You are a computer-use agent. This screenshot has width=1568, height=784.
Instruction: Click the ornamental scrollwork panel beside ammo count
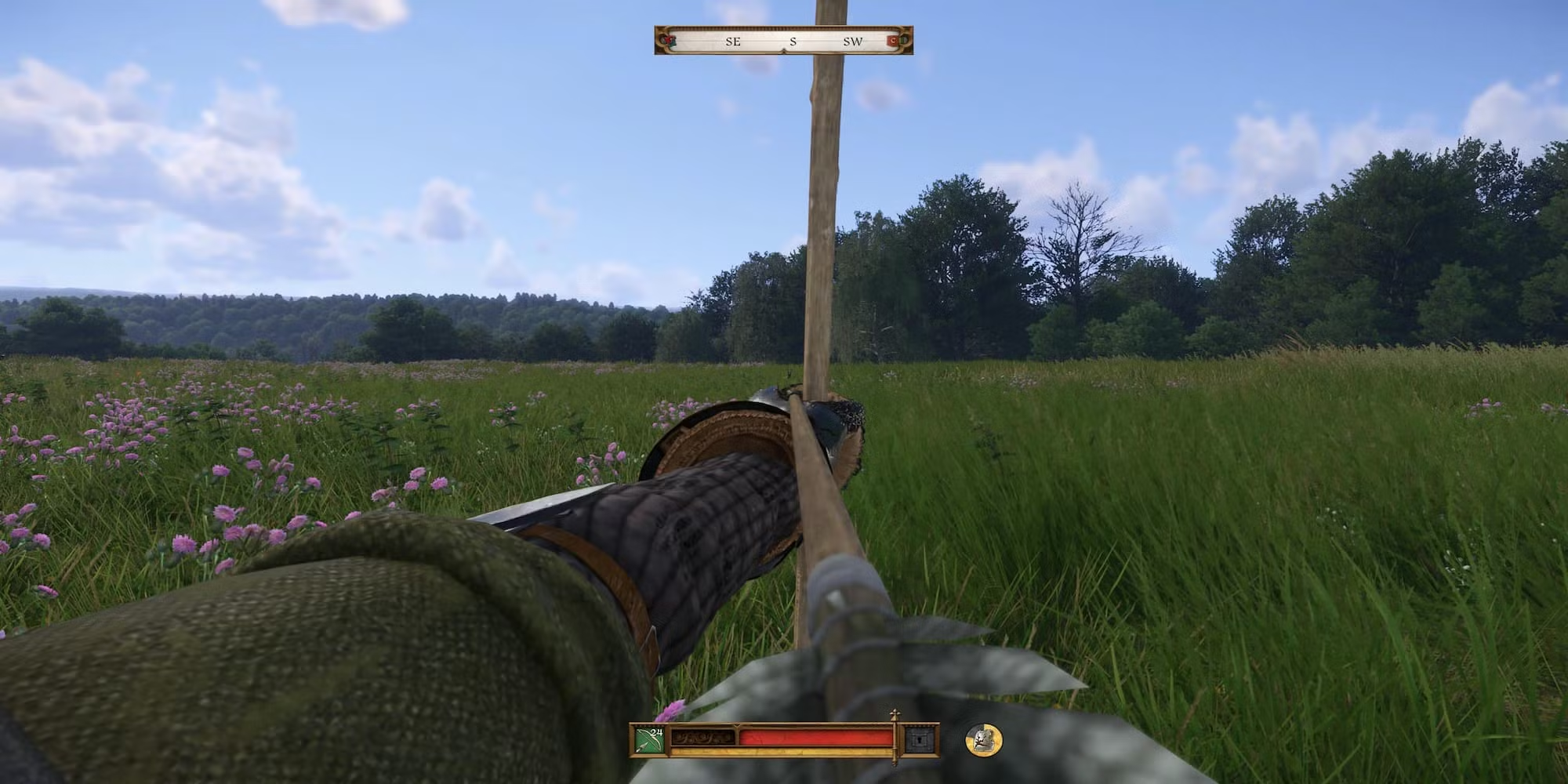click(703, 738)
